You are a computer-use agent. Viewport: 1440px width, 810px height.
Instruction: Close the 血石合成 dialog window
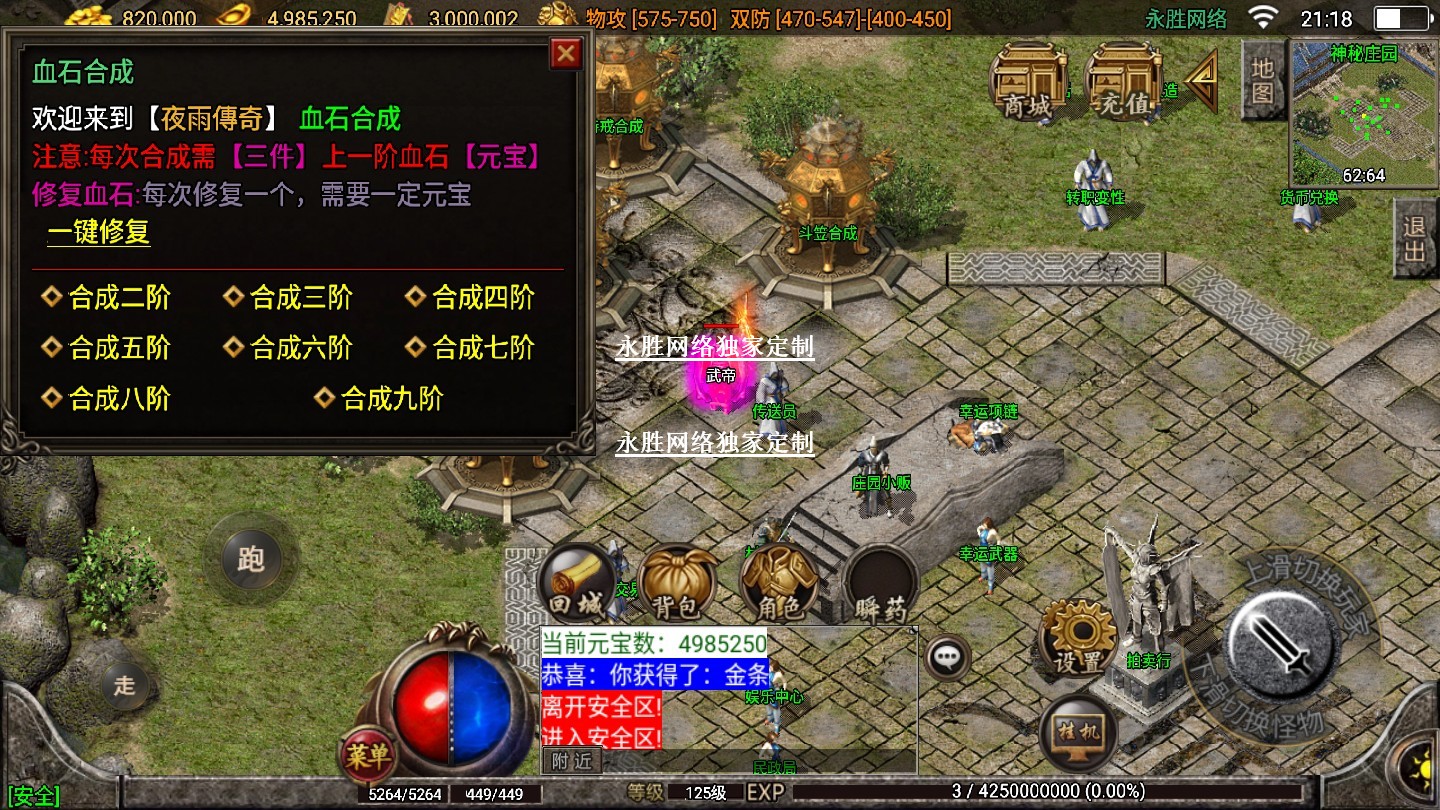point(566,53)
